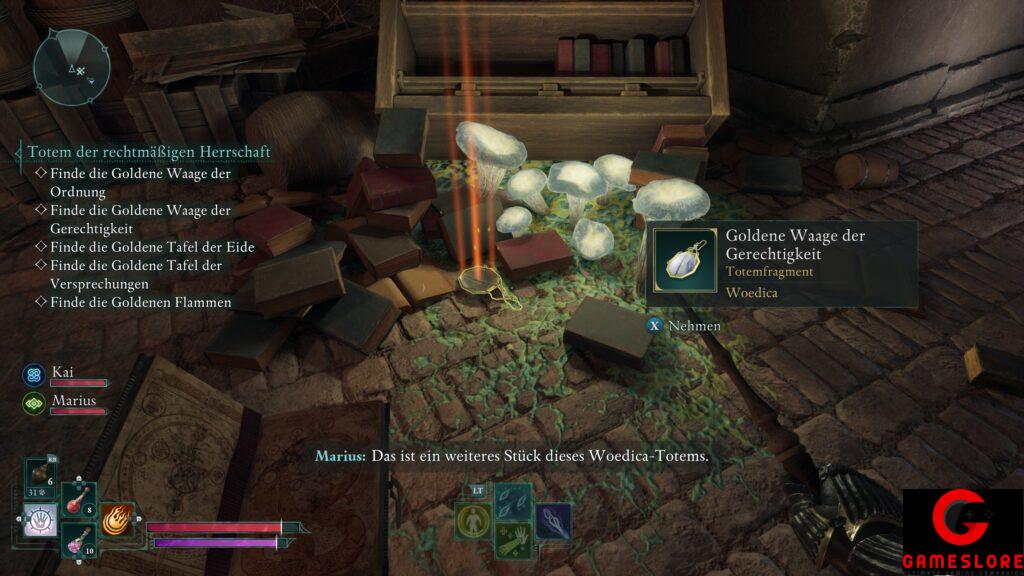1024x576 pixels.
Task: Select objective 'Finde die Goldene Tafel der Eide'
Action: [151, 247]
